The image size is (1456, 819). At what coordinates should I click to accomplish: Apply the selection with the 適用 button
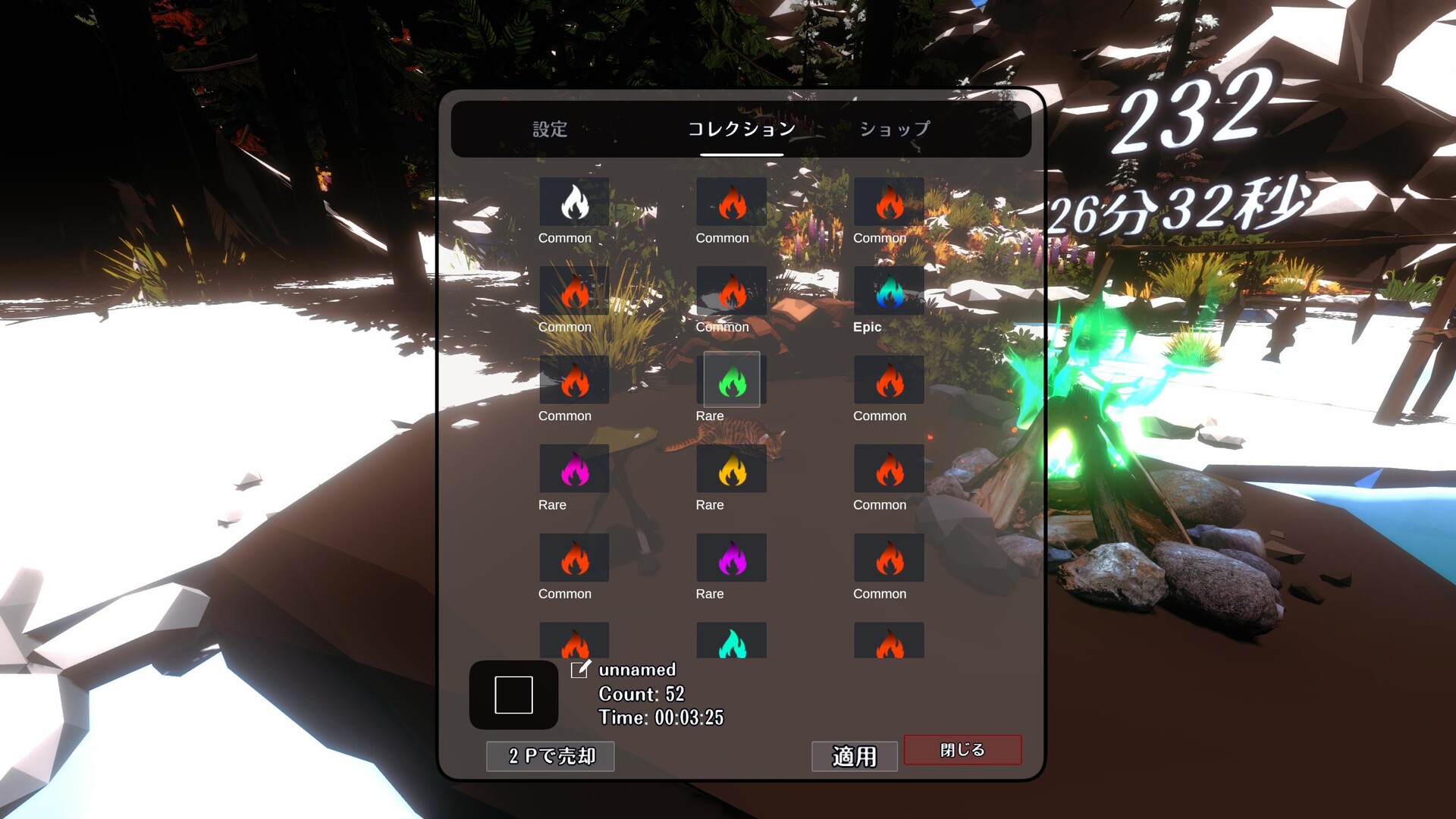pyautogui.click(x=854, y=756)
